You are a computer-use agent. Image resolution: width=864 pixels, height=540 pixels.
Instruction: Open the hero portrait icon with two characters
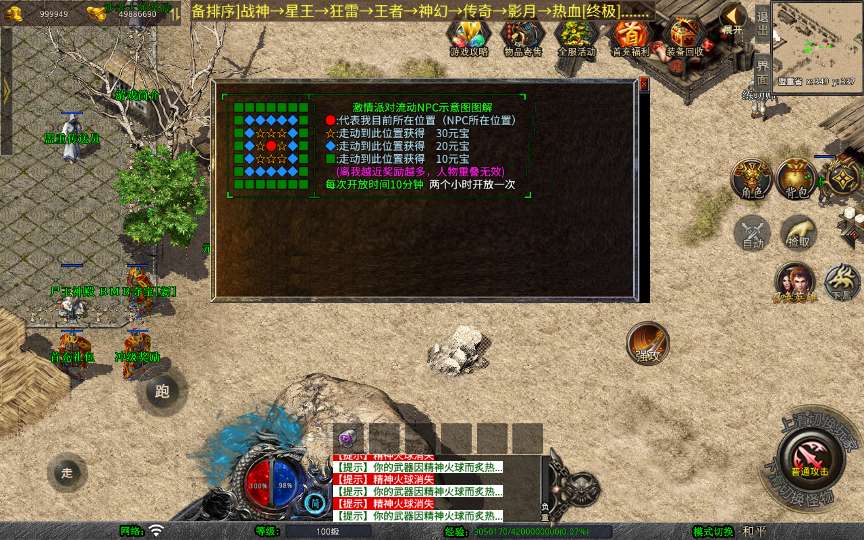click(795, 283)
